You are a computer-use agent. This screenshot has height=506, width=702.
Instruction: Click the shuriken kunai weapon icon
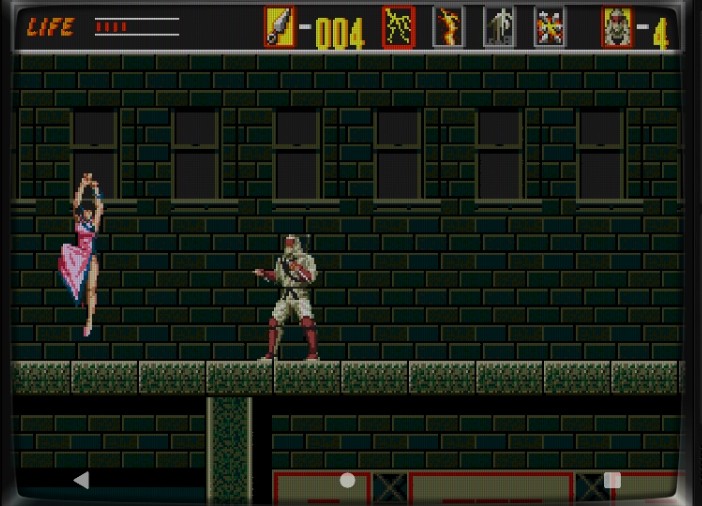[279, 27]
